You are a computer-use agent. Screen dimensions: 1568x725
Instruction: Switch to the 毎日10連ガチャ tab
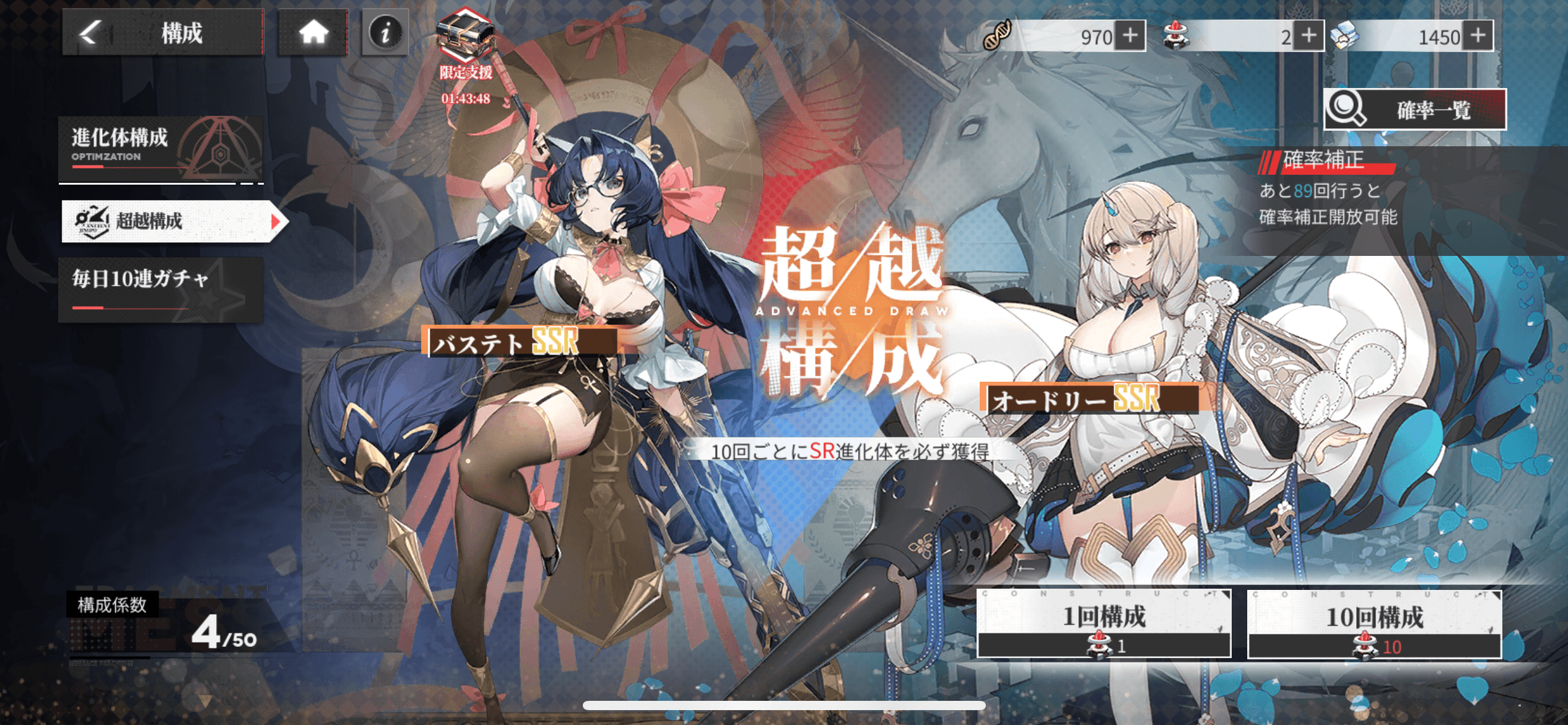click(x=161, y=289)
